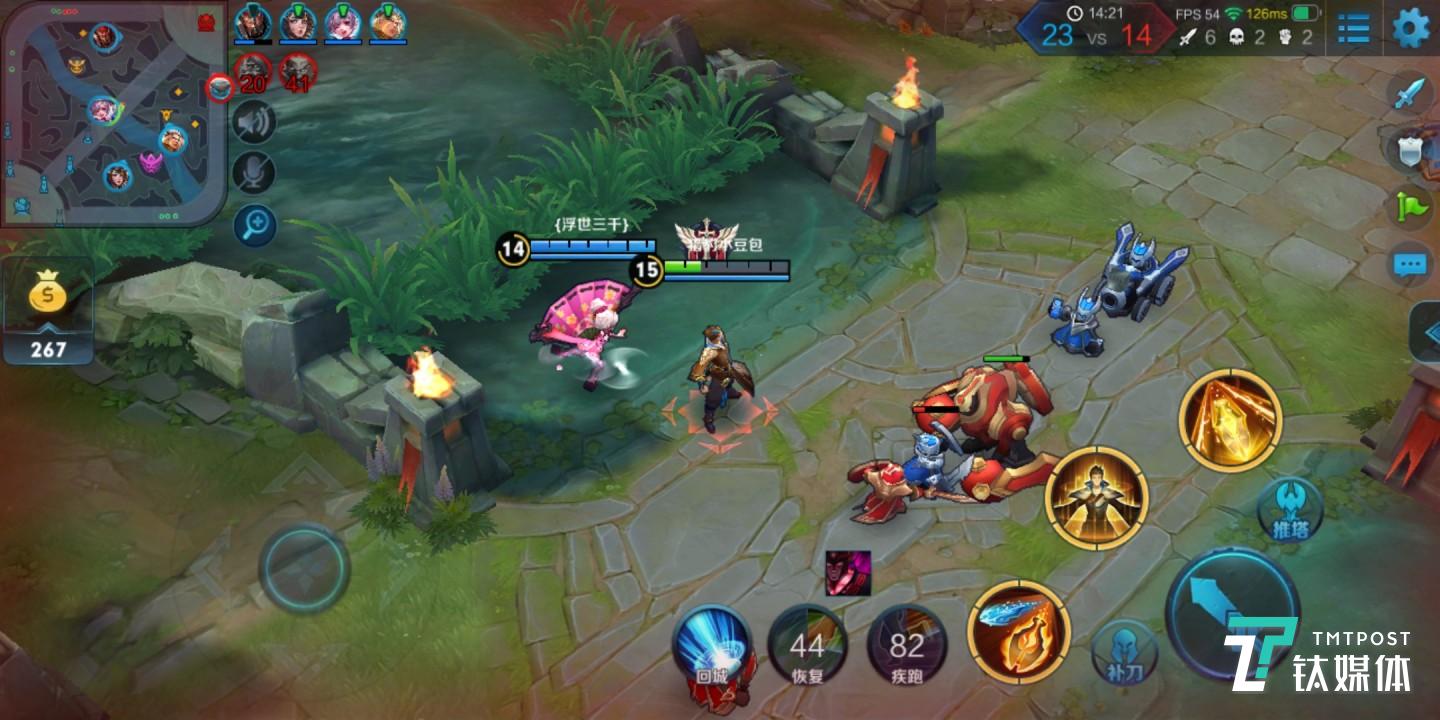The width and height of the screenshot is (1440, 720).
Task: Cast the golden ultimate skill
Action: [x=1229, y=419]
